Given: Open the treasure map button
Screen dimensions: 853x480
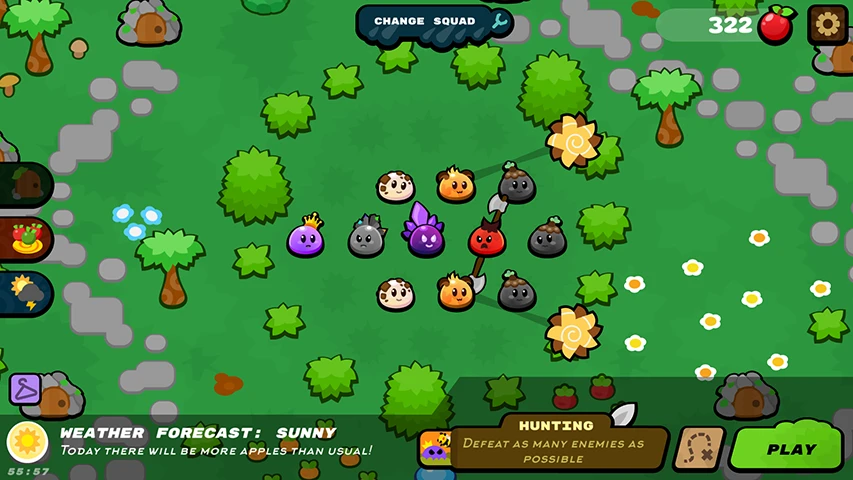Looking at the screenshot, I should coord(699,449).
